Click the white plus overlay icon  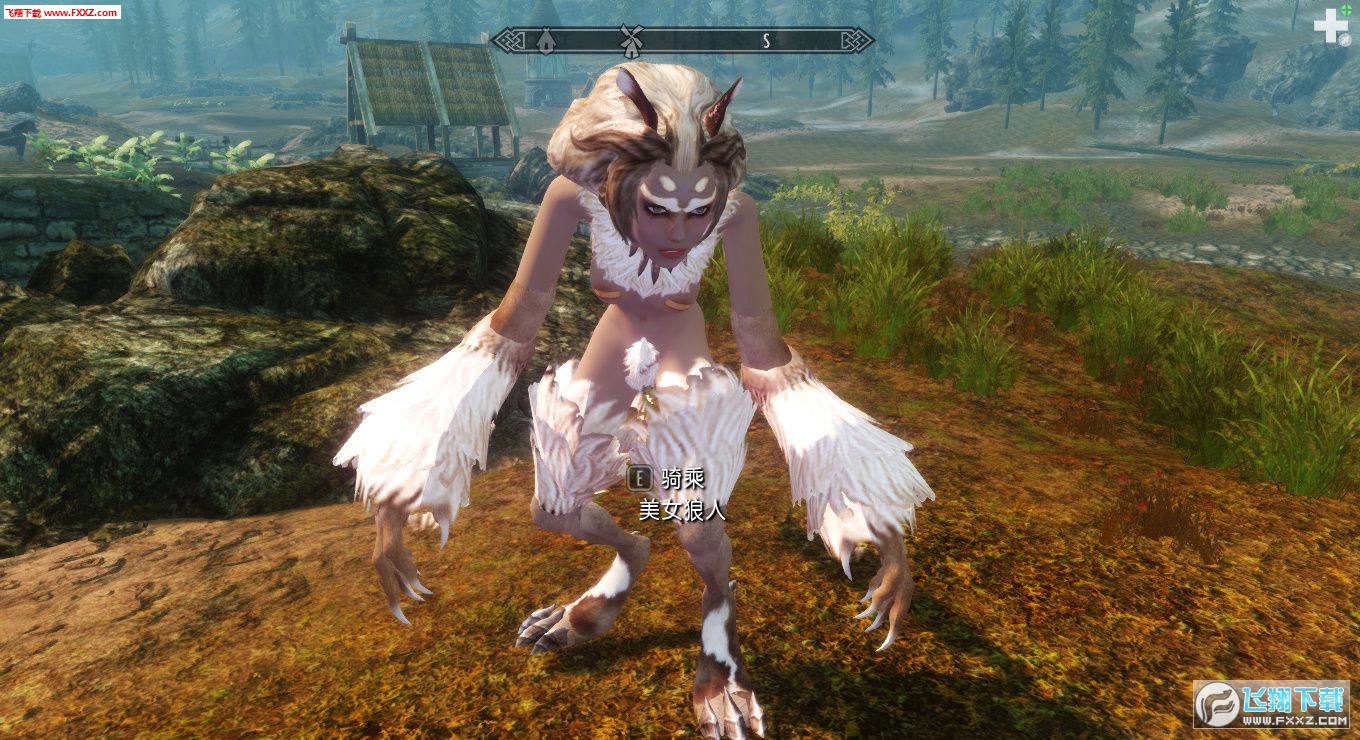(x=1330, y=26)
